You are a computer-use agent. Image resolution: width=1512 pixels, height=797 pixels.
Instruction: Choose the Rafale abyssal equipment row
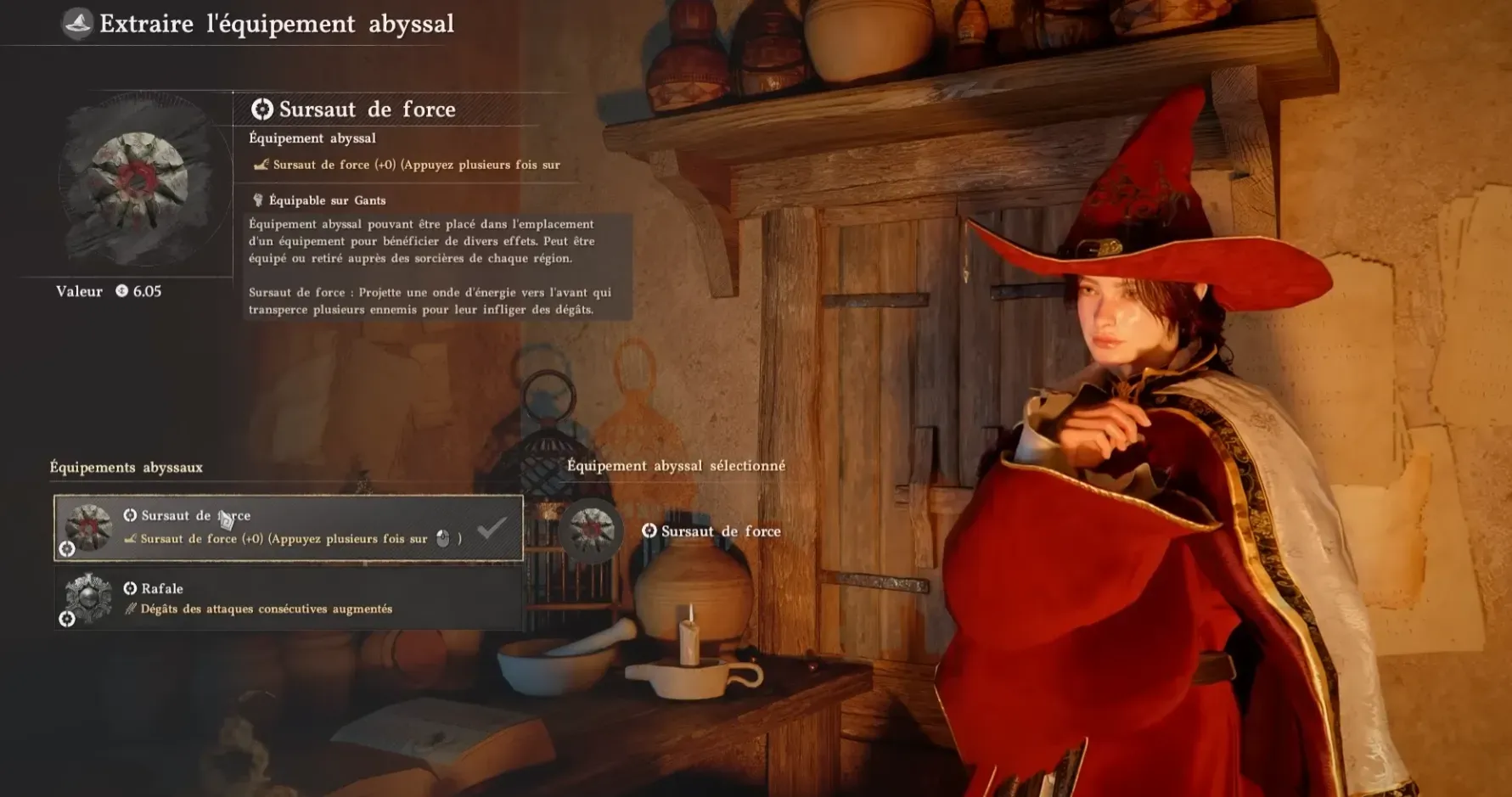289,598
